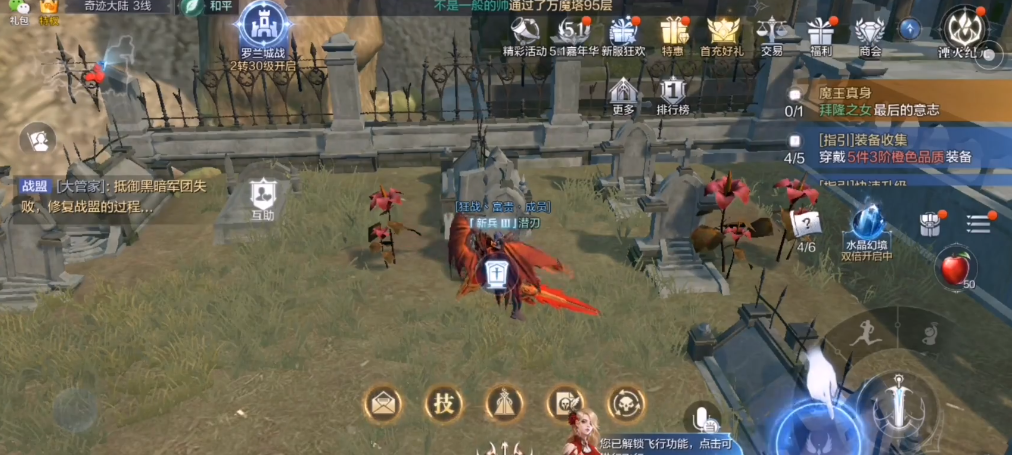Use the red apple potion
This screenshot has width=1012, height=455.
(957, 270)
